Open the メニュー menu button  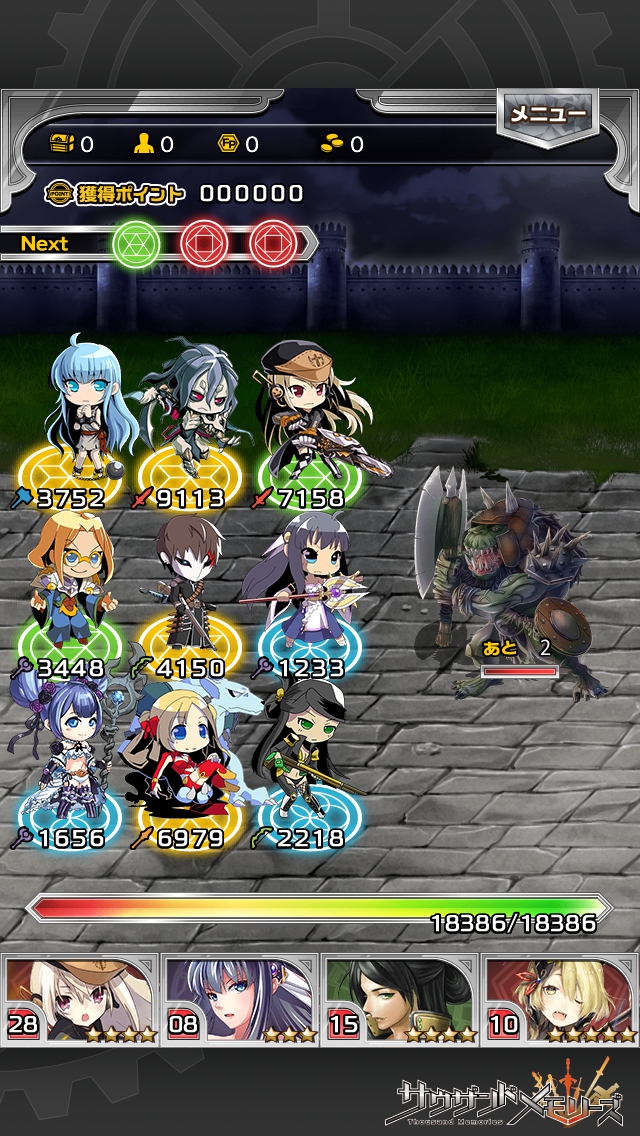pyautogui.click(x=547, y=116)
